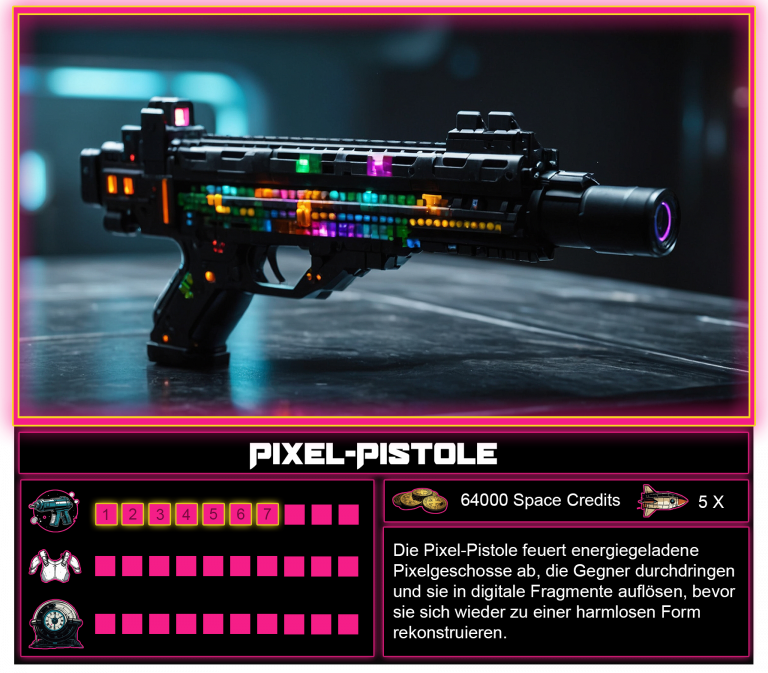Image resolution: width=768 pixels, height=673 pixels.
Task: Choose weapon level box number 7
Action: 267,515
